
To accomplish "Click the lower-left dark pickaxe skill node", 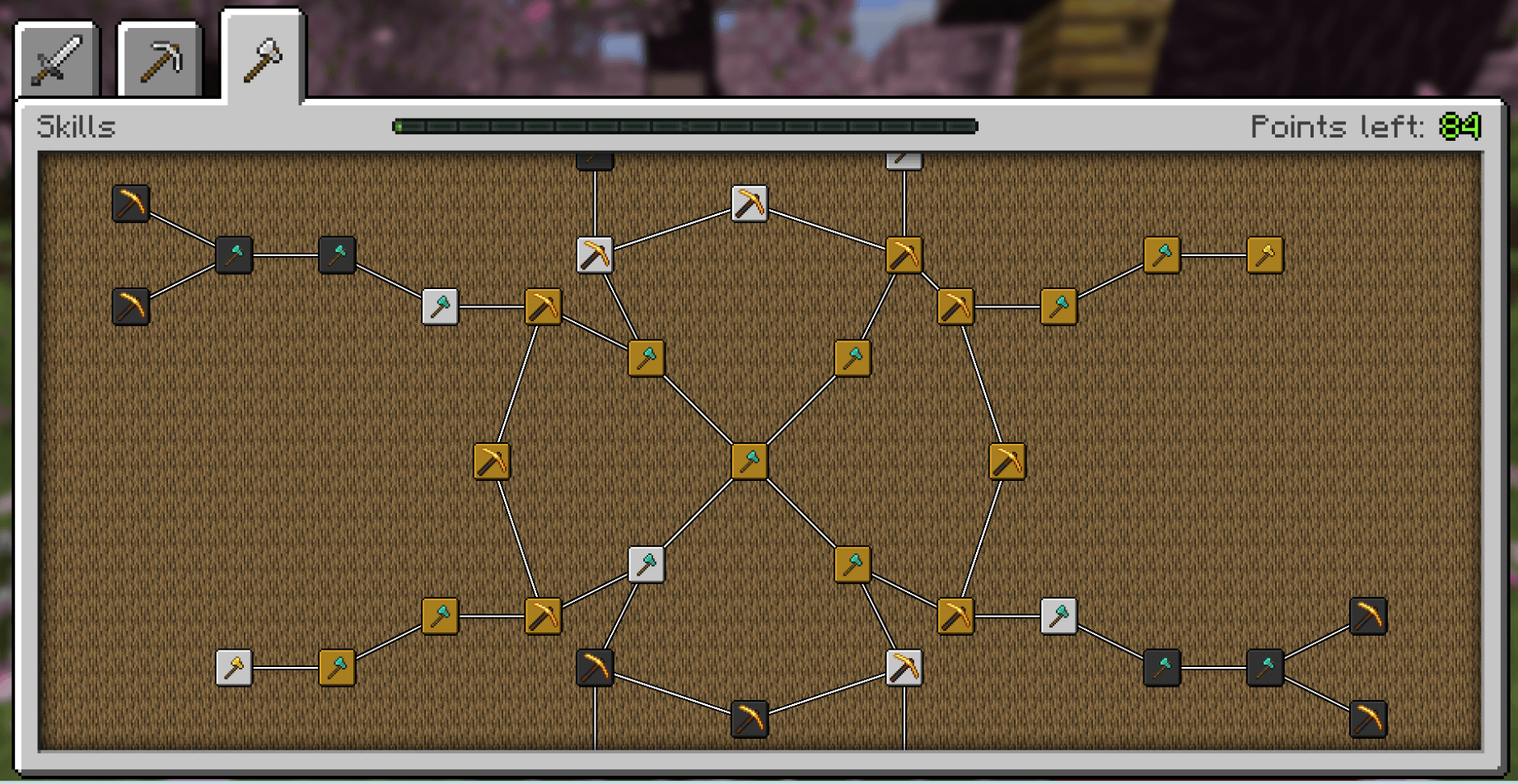I will coord(130,306).
